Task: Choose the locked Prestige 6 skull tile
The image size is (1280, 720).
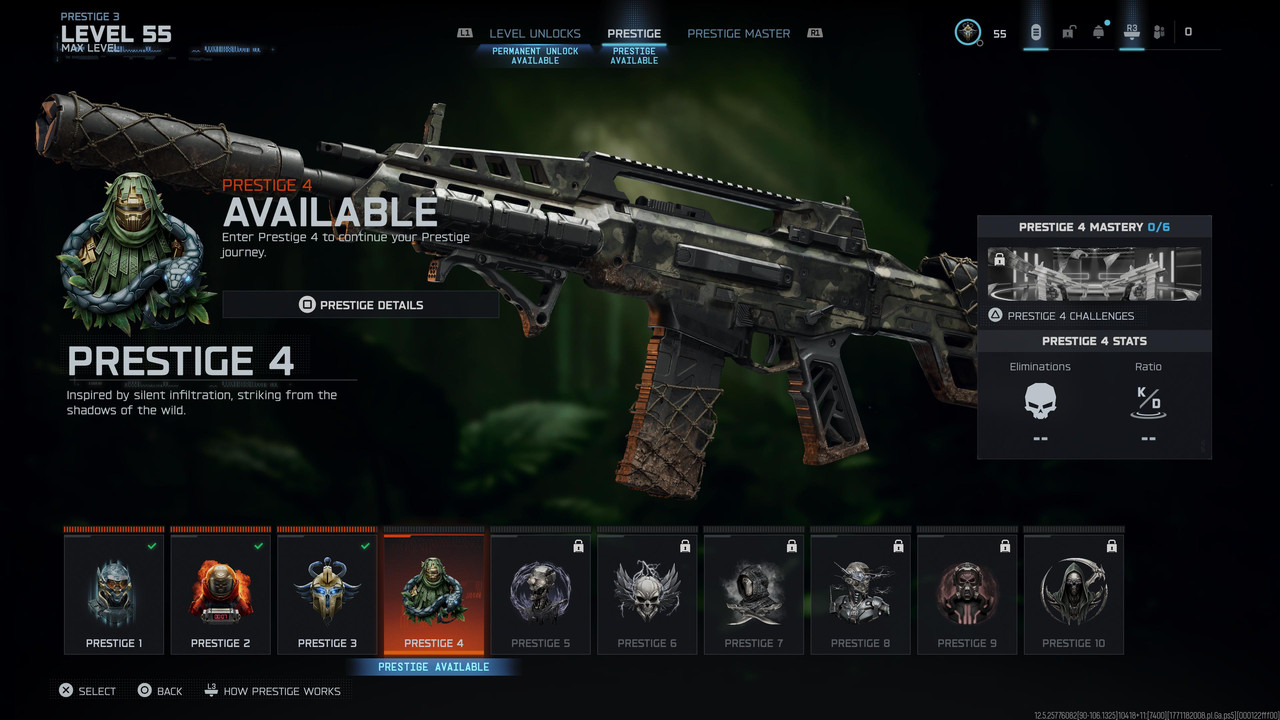Action: 647,595
